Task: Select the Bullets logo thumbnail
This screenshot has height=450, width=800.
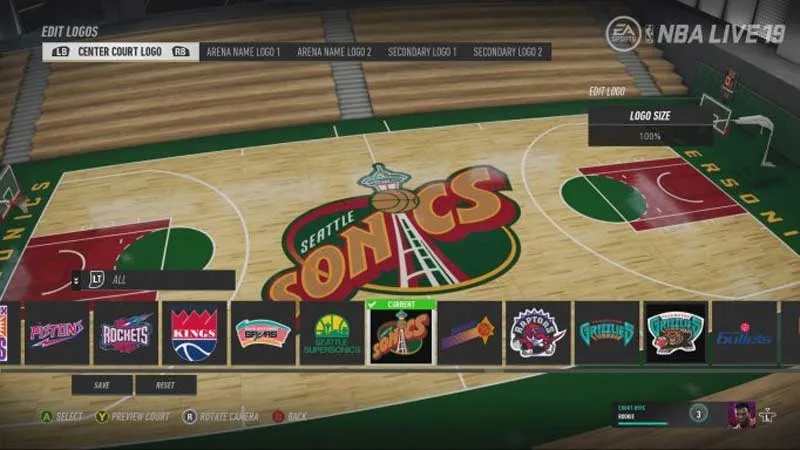Action: 744,333
